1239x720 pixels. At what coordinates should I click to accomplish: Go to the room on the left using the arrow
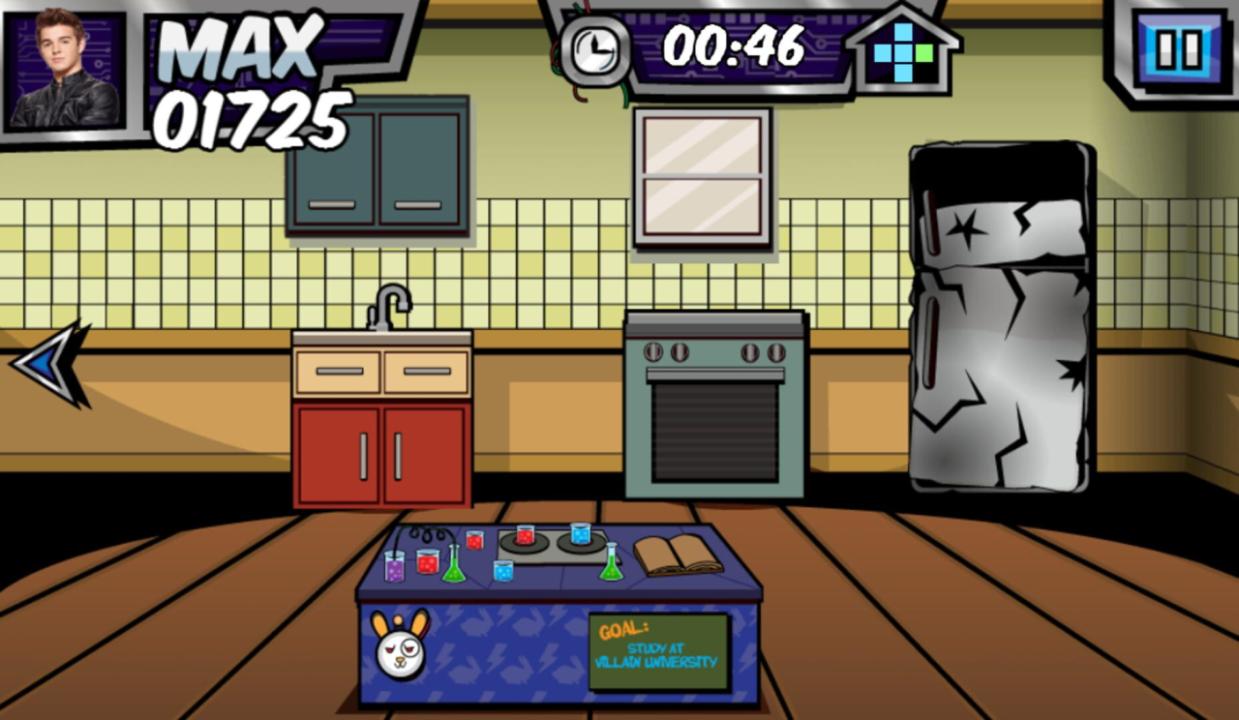(50, 364)
